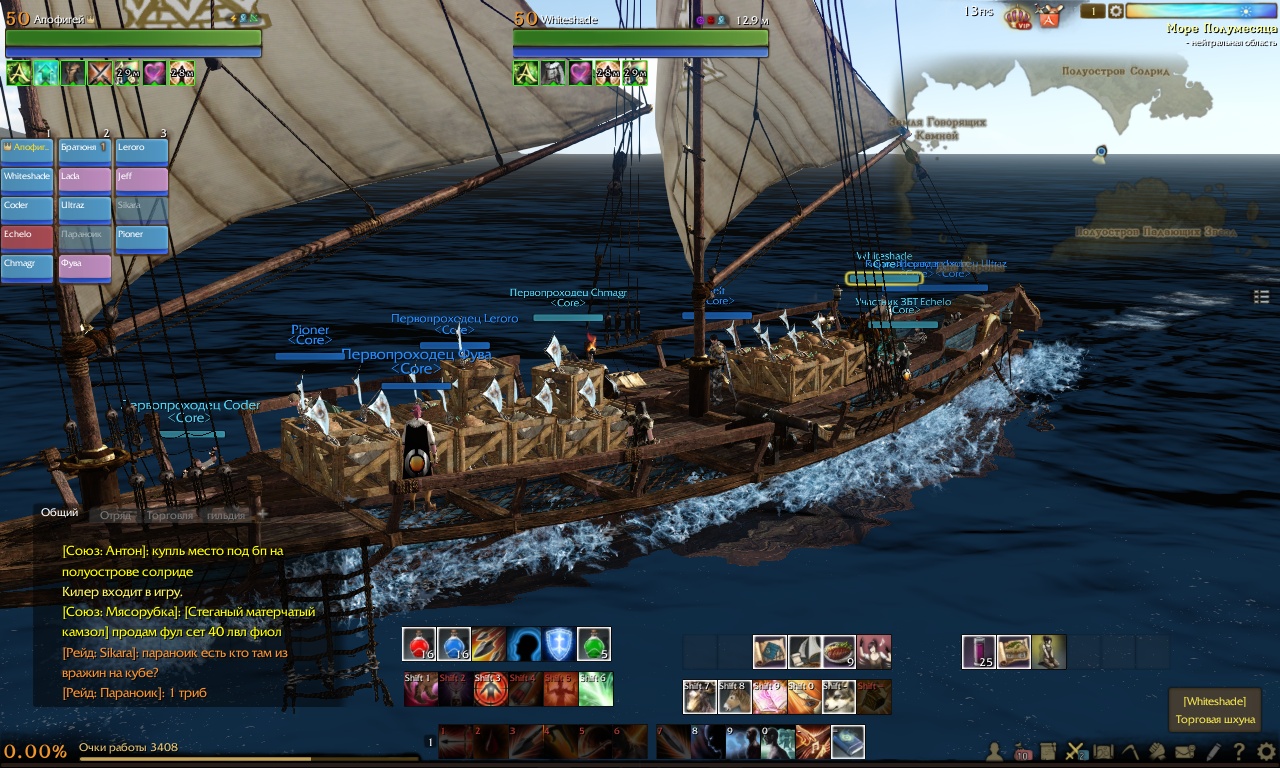Summon the horse mount on Shift 8
The image size is (1280, 768).
click(734, 697)
